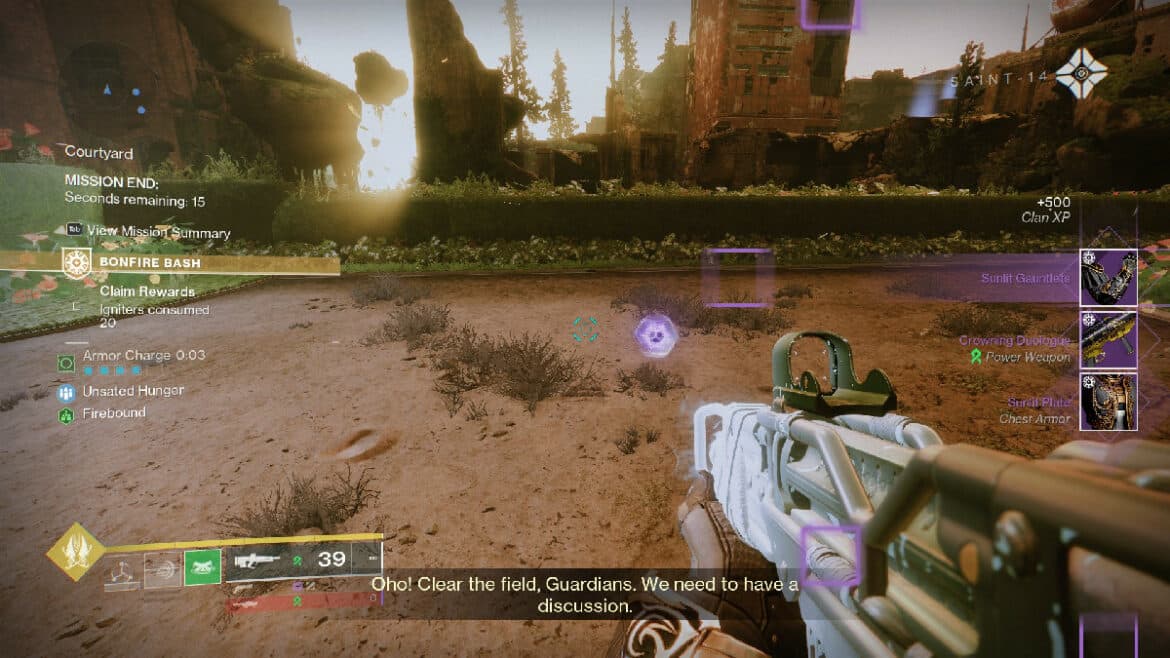Image resolution: width=1170 pixels, height=658 pixels.
Task: Click the Claim Rewards objective
Action: click(x=146, y=291)
